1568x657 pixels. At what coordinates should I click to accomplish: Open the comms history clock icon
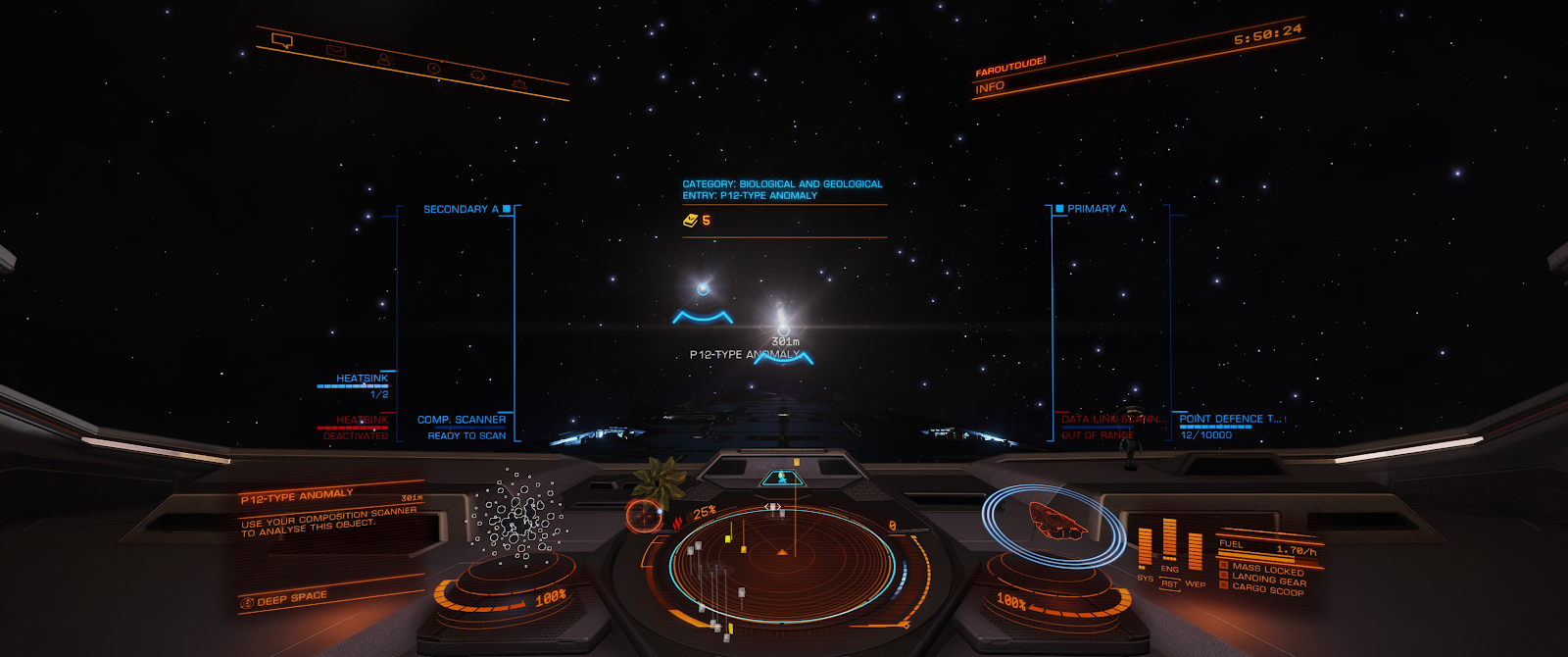point(433,68)
